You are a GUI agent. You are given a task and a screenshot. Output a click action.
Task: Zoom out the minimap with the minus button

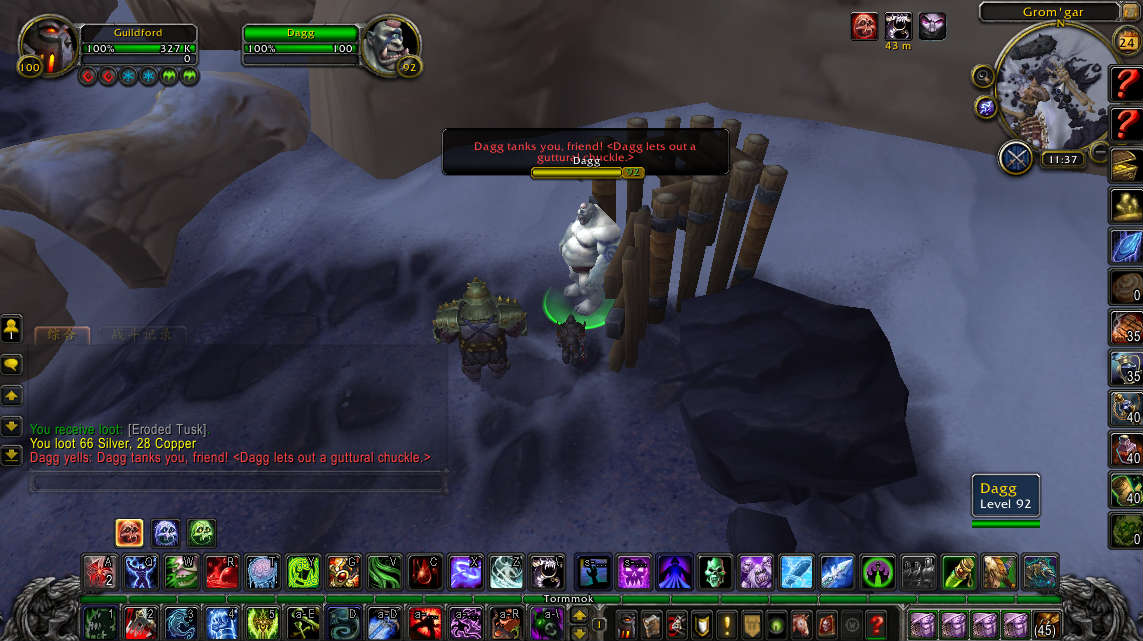[x=1099, y=152]
